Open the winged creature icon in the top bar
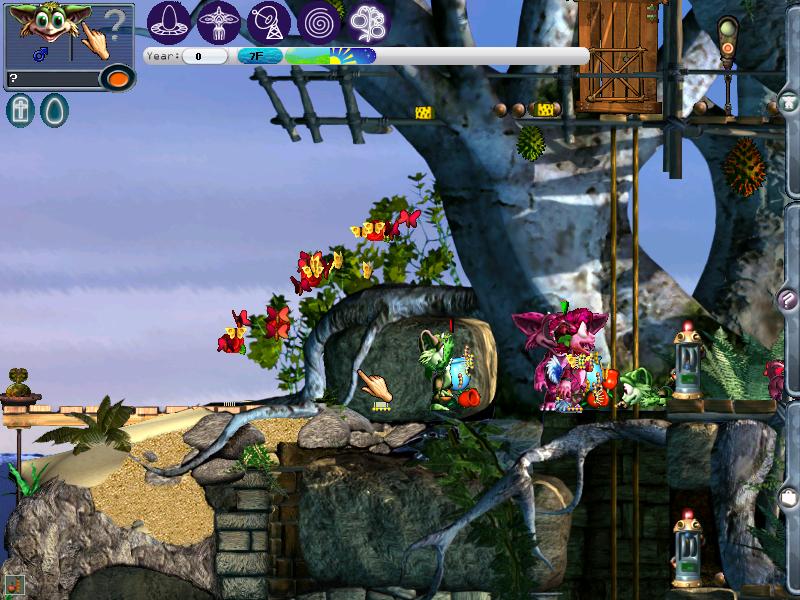 click(x=219, y=21)
